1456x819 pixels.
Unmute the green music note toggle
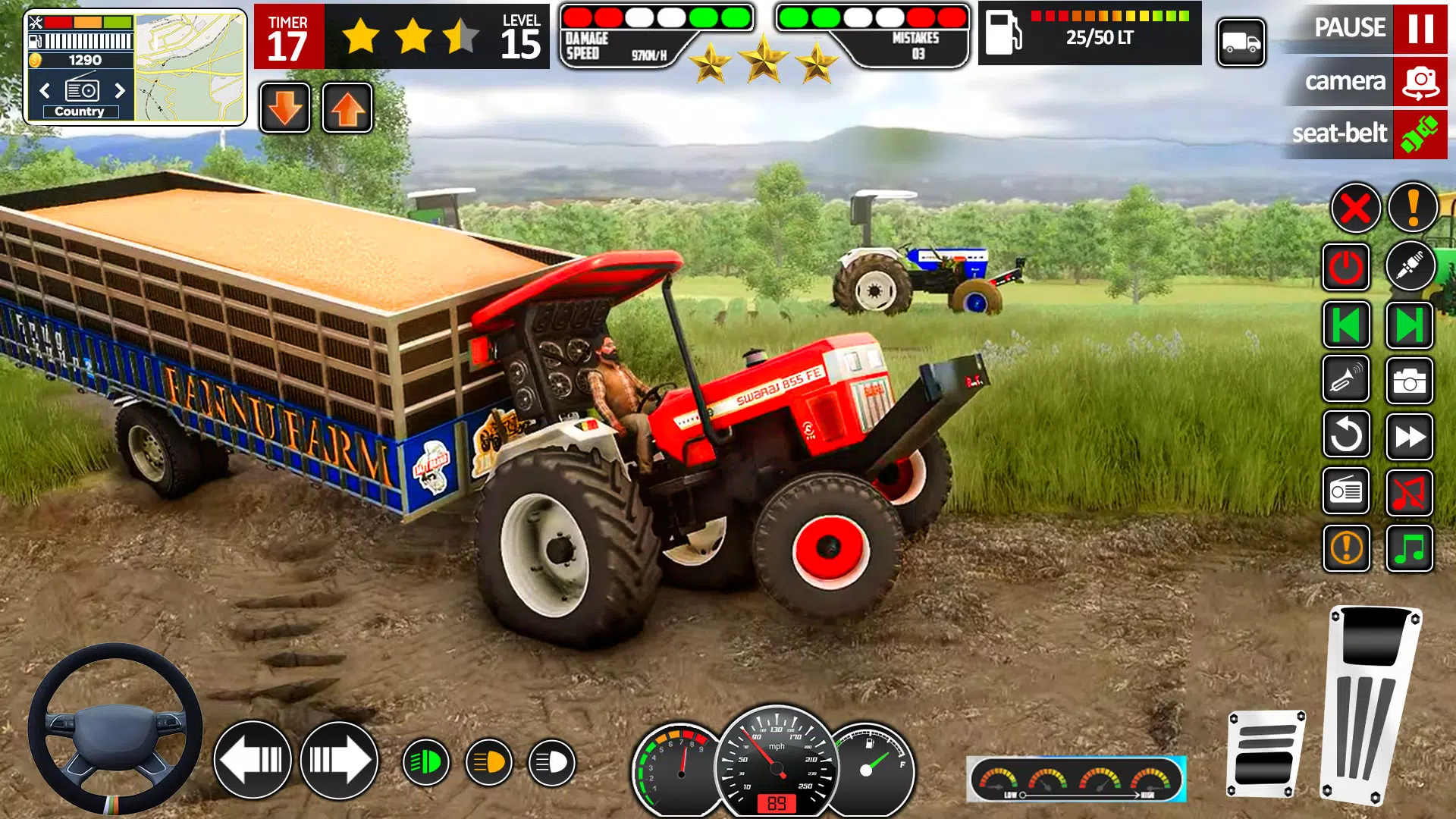coord(1410,550)
